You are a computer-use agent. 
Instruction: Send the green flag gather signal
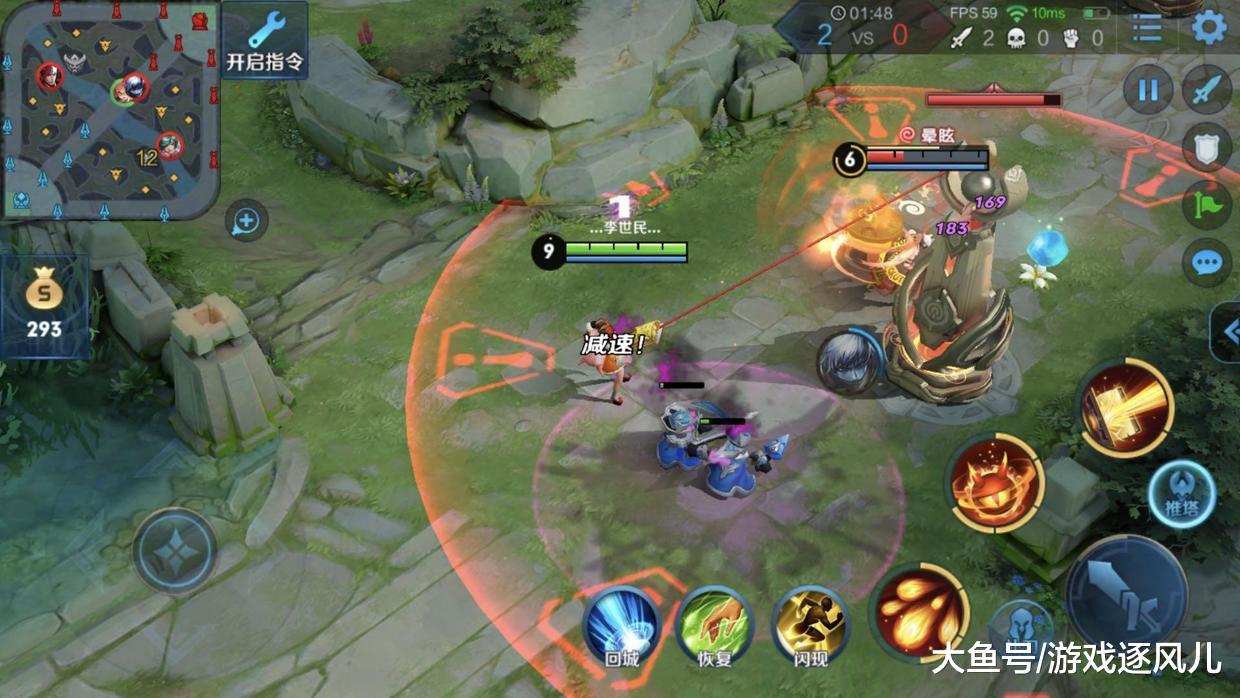point(1207,206)
